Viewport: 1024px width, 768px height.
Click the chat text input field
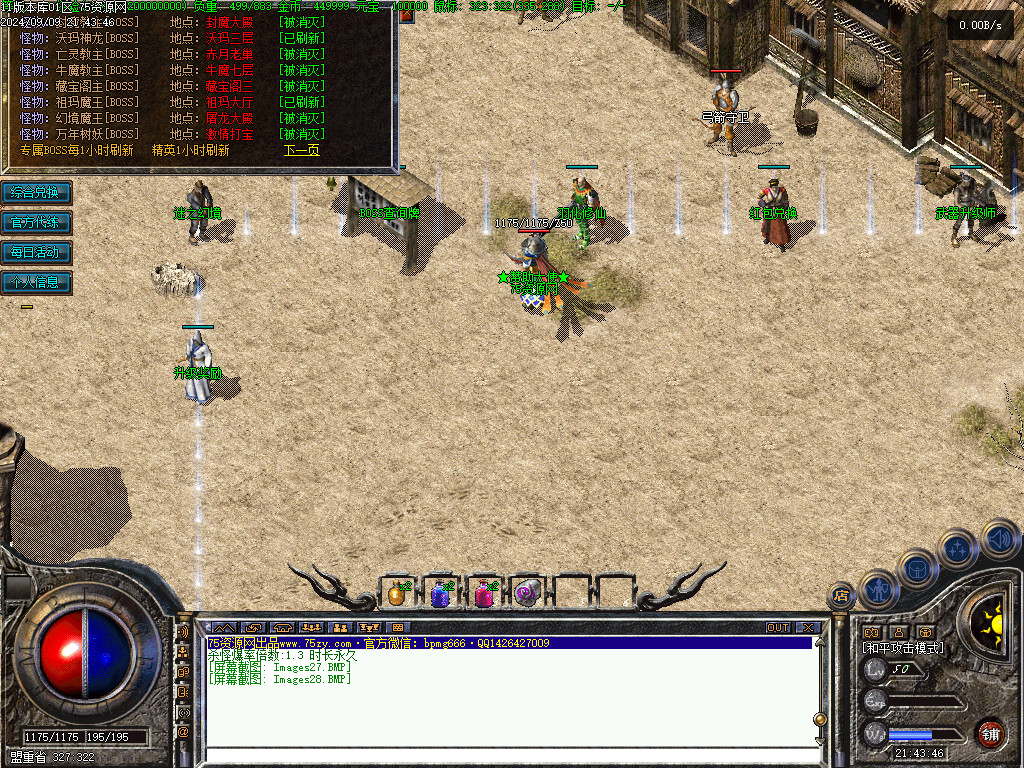(x=500, y=756)
